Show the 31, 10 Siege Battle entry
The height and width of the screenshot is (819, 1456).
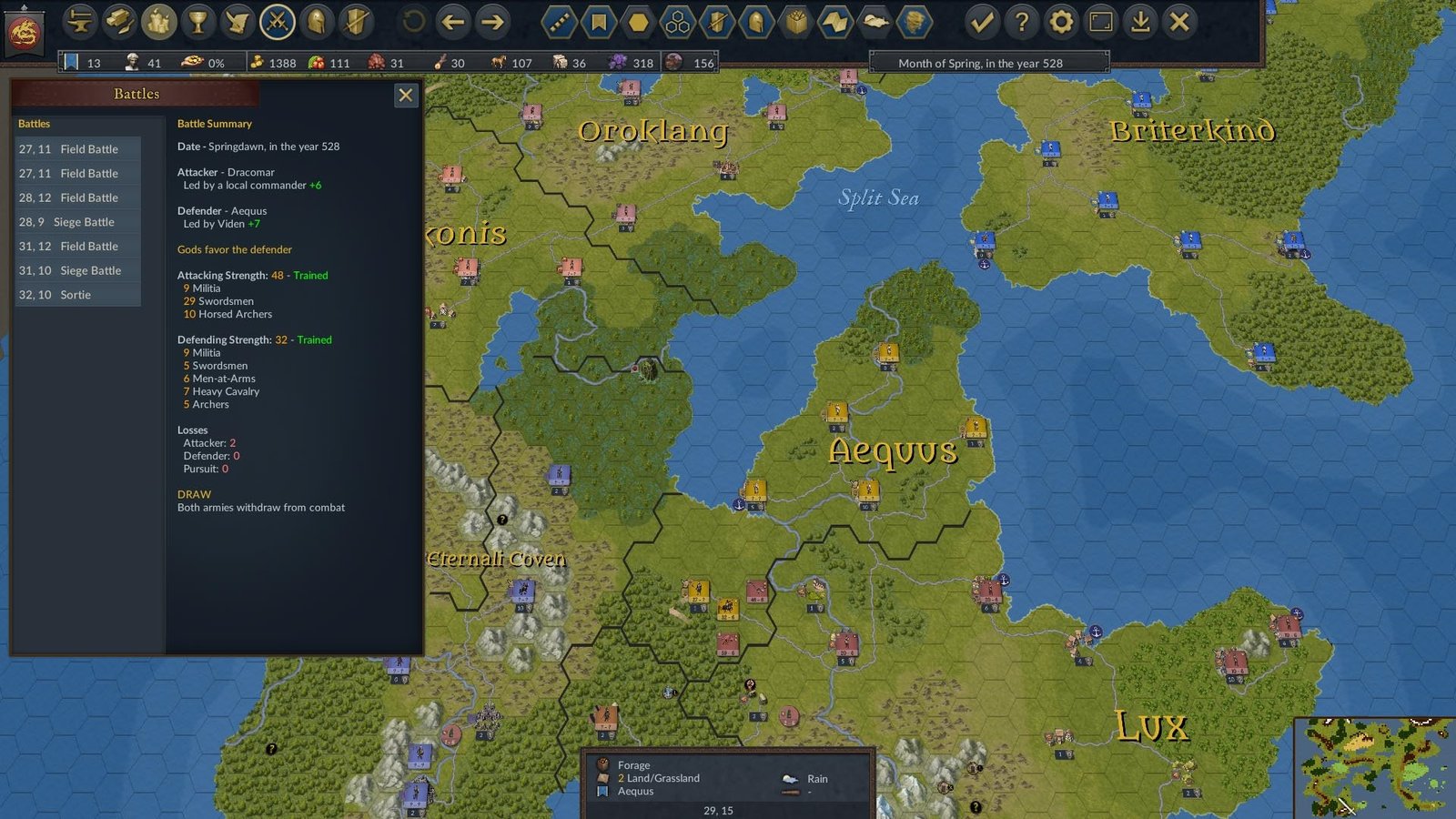pos(78,270)
